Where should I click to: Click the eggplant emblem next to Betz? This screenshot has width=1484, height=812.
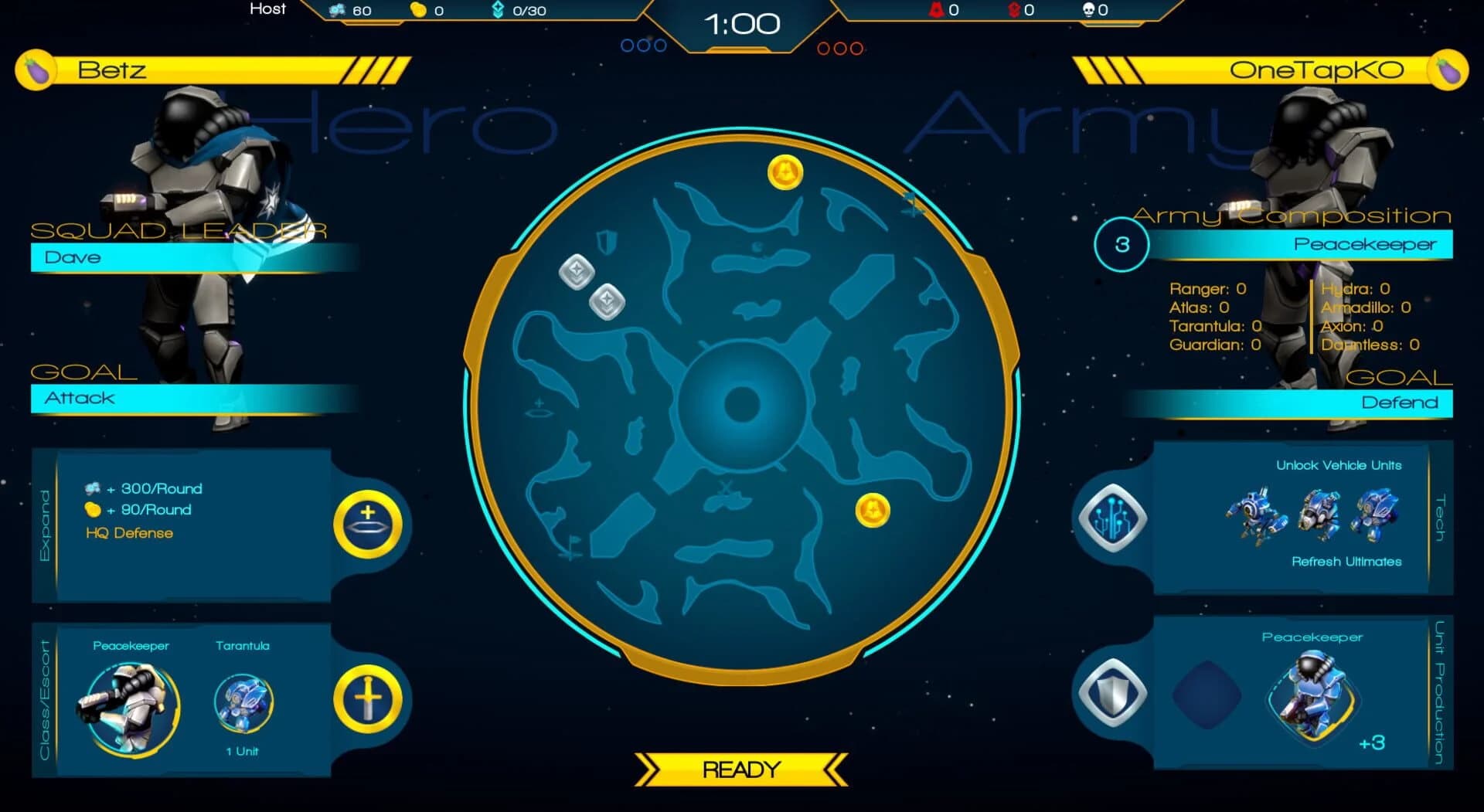35,70
